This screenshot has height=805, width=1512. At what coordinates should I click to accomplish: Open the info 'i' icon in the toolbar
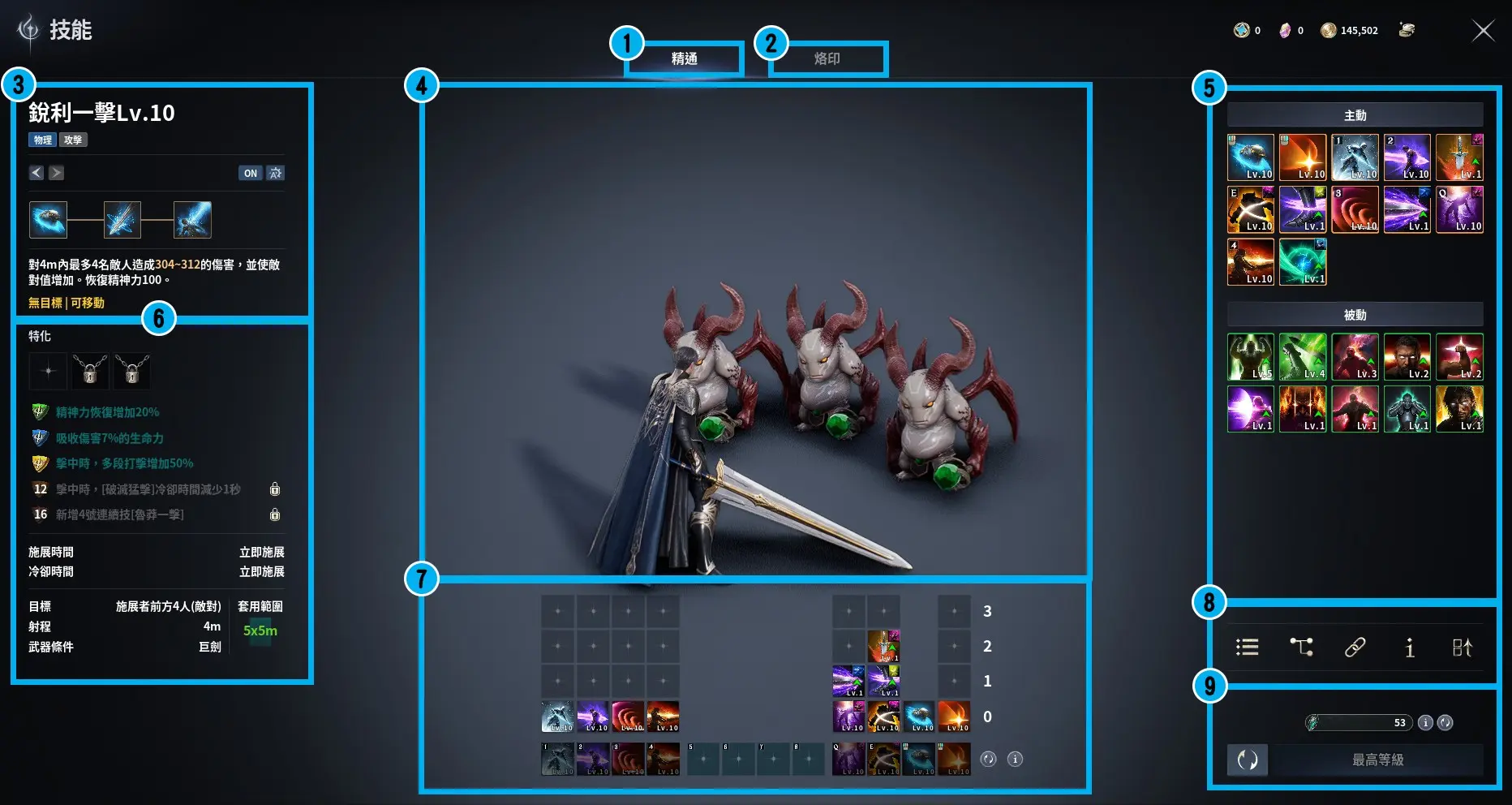[x=1409, y=647]
